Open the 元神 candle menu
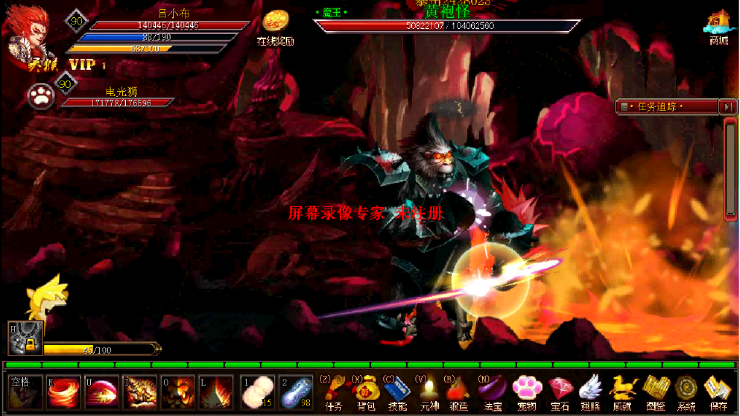 coord(427,390)
